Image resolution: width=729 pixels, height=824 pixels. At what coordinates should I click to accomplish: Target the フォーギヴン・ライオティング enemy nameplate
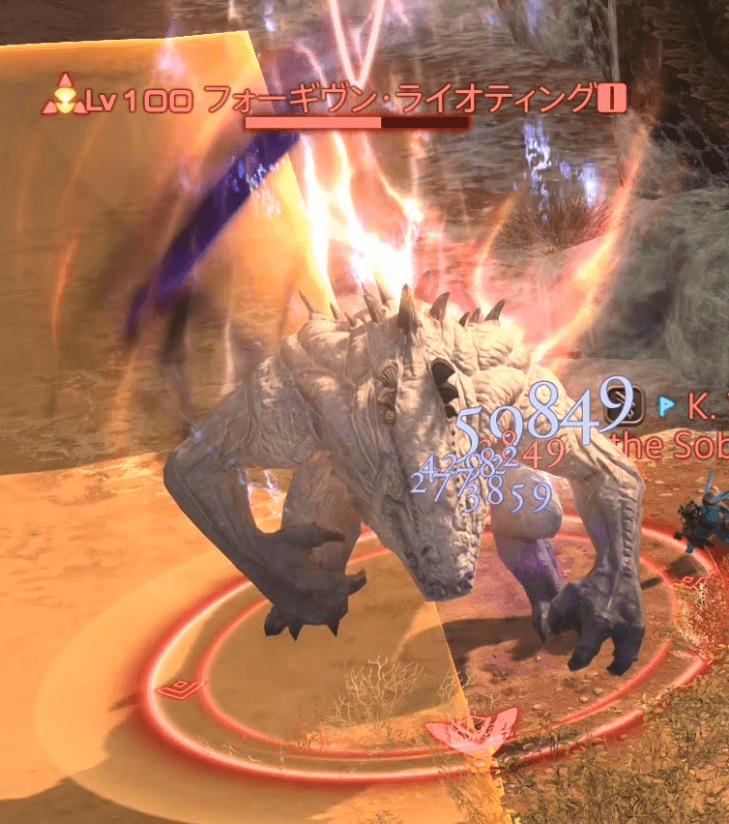(398, 100)
